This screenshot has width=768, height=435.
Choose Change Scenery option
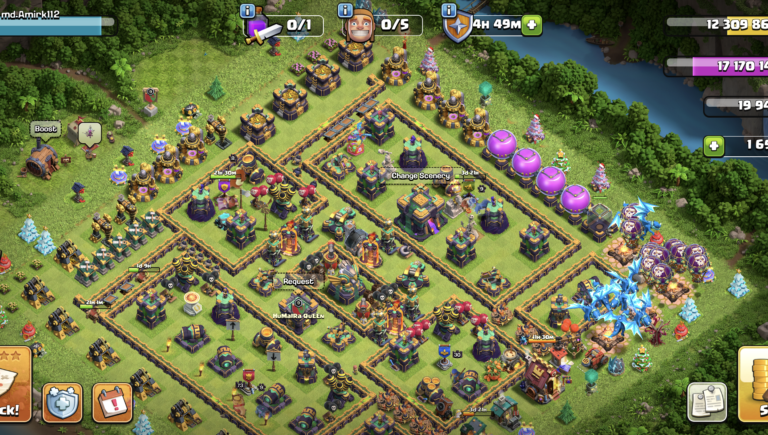point(420,176)
